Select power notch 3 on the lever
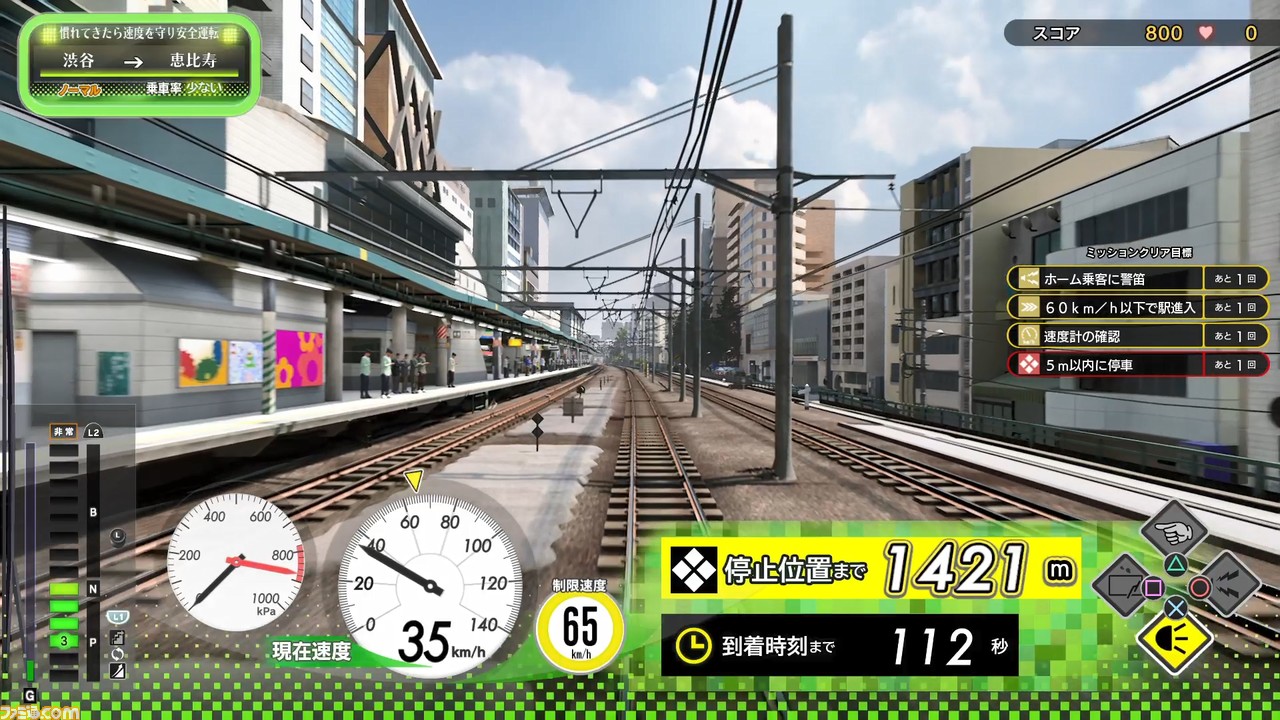 (64, 641)
